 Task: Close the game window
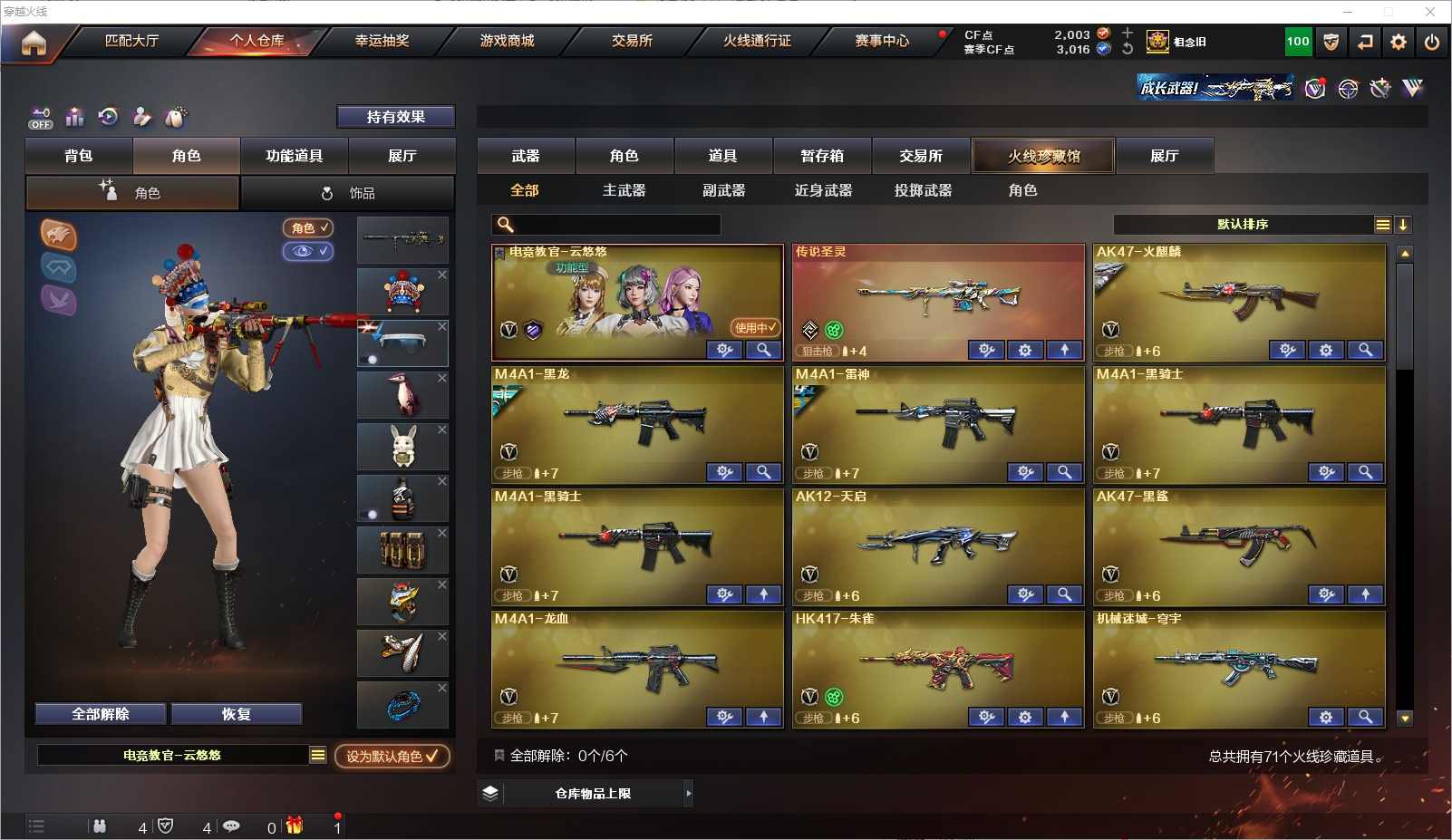(x=1430, y=12)
